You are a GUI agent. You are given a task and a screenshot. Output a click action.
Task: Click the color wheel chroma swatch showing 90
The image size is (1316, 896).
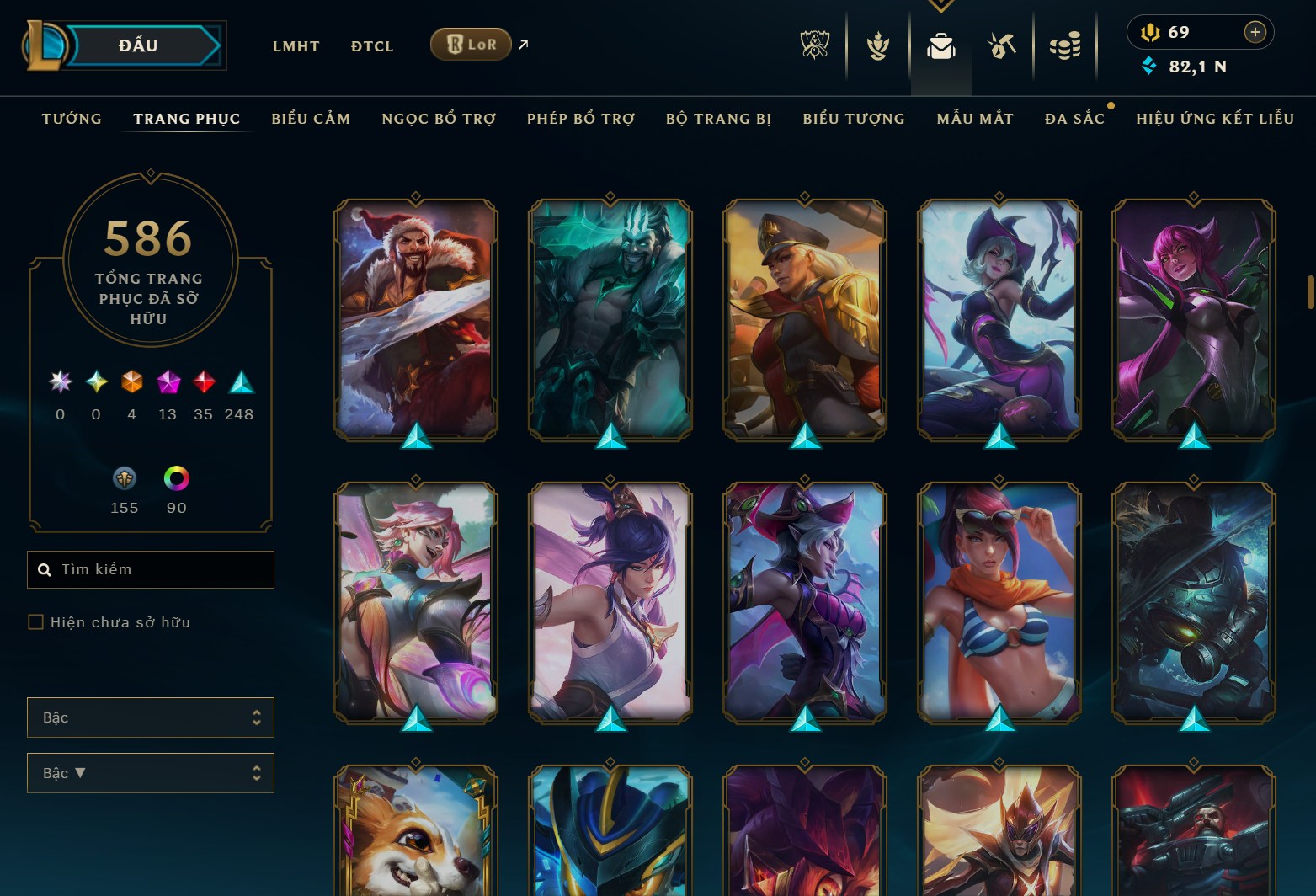175,480
